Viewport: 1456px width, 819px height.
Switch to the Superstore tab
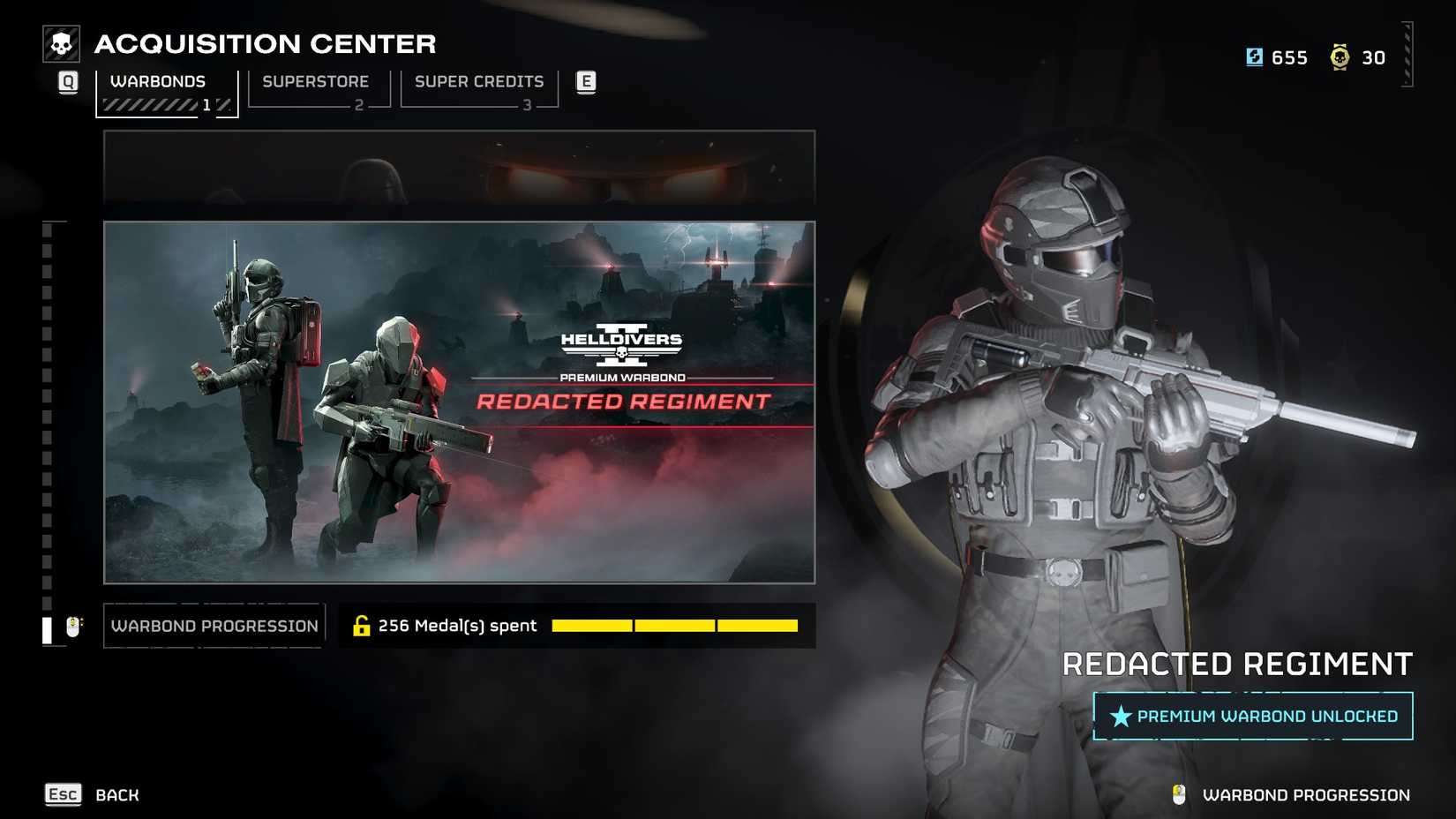coord(315,81)
